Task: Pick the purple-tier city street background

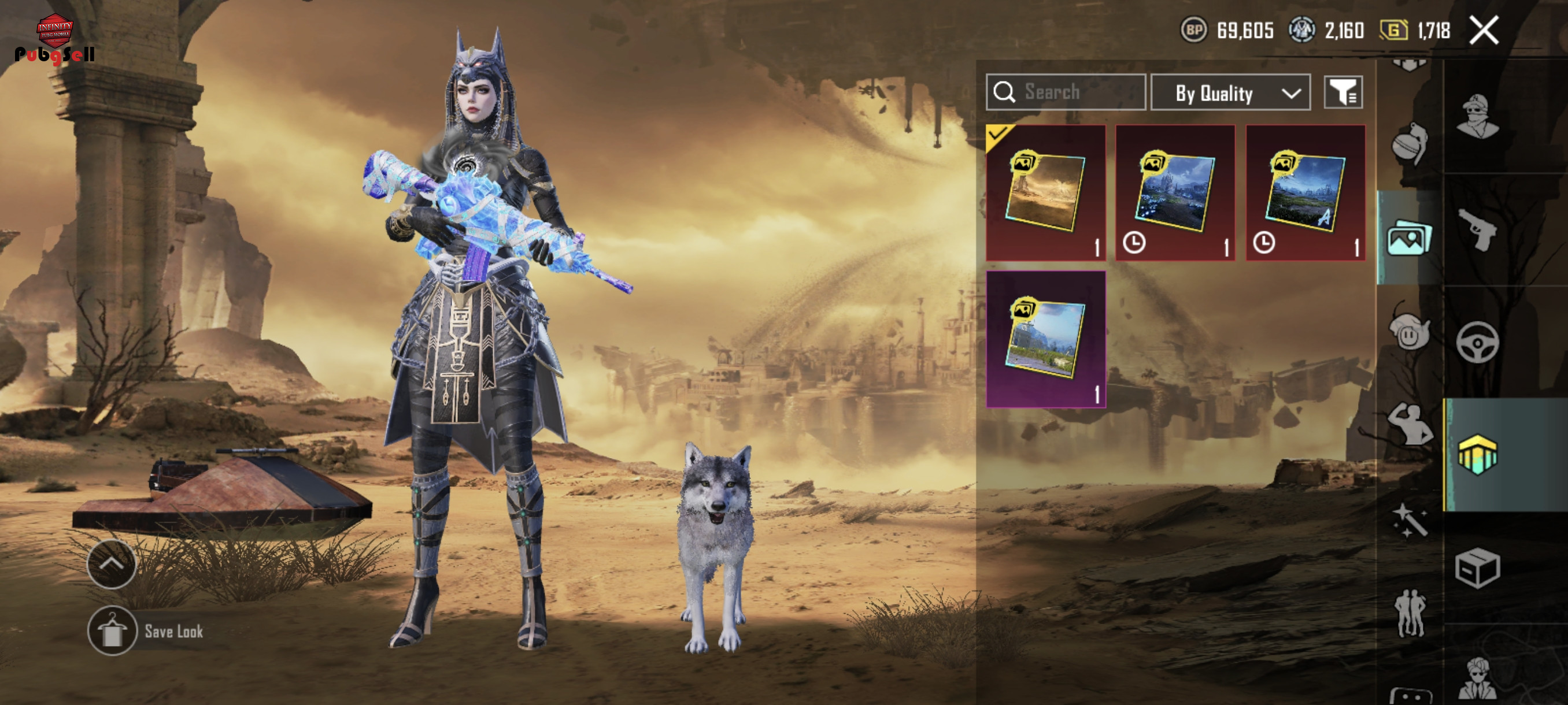Action: tap(1046, 339)
